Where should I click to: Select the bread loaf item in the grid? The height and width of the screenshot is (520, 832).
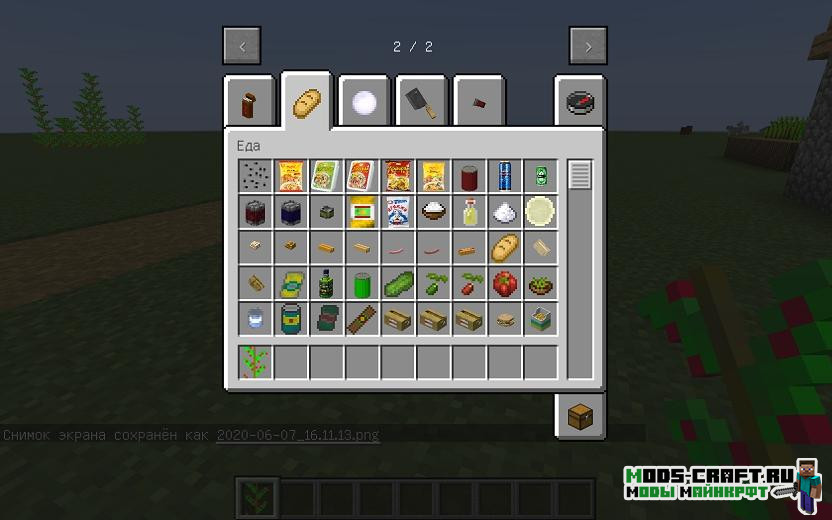(x=506, y=247)
